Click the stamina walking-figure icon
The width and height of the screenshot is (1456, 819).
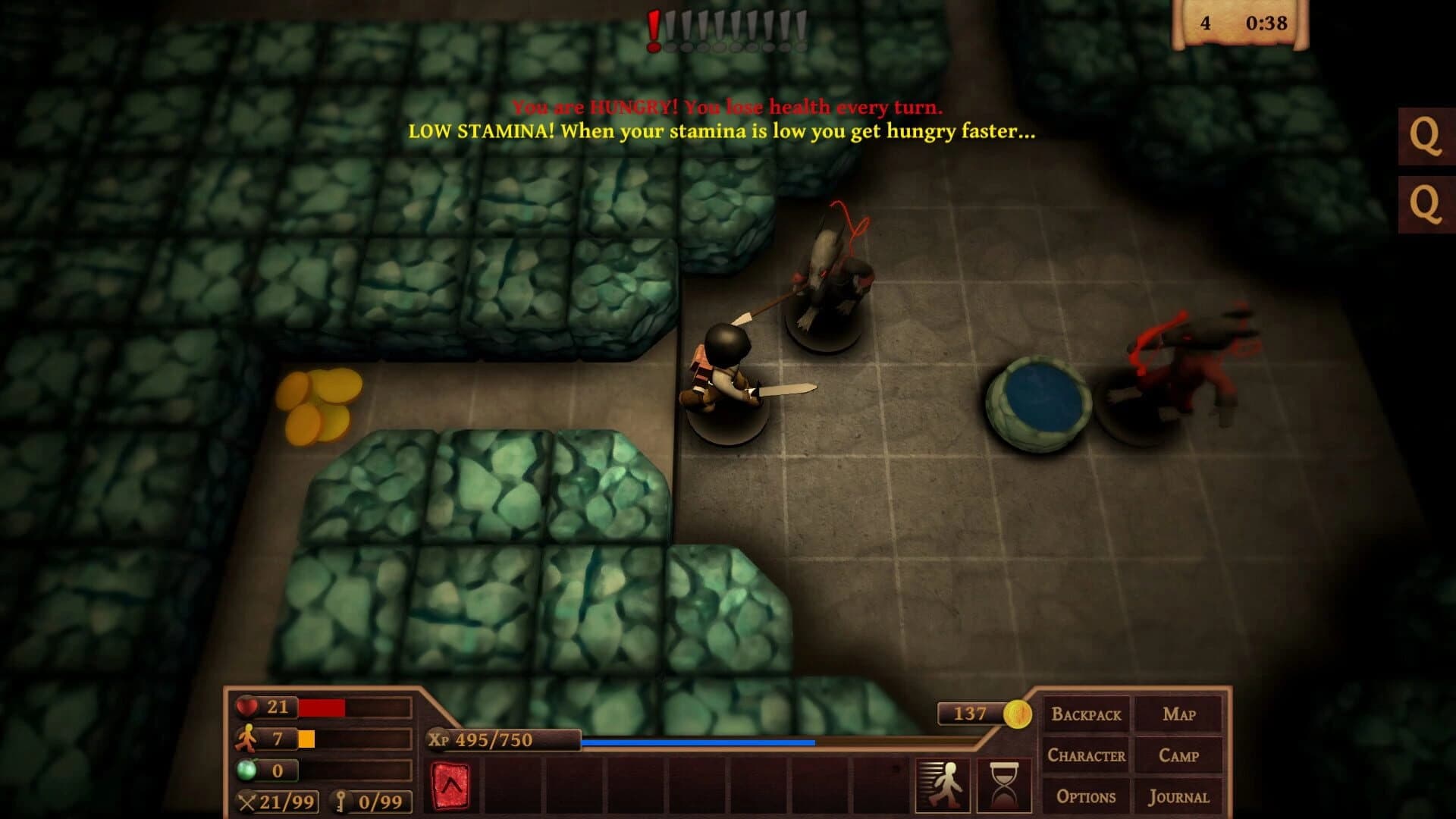click(x=244, y=737)
